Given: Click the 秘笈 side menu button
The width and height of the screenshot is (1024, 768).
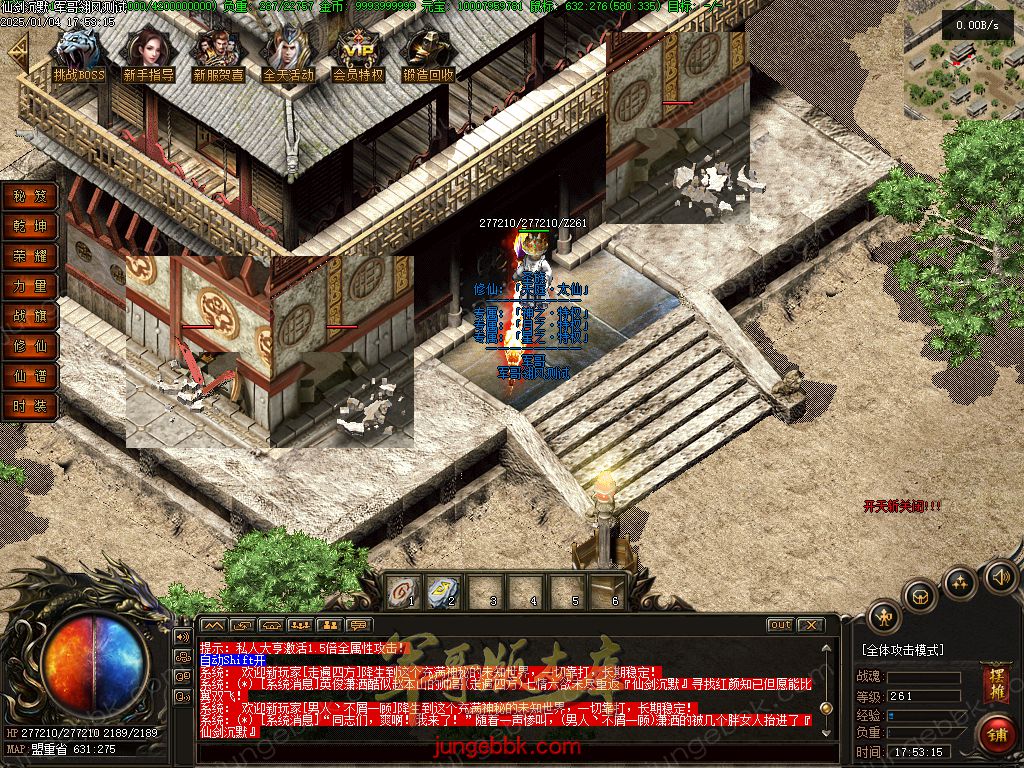Looking at the screenshot, I should point(30,196).
